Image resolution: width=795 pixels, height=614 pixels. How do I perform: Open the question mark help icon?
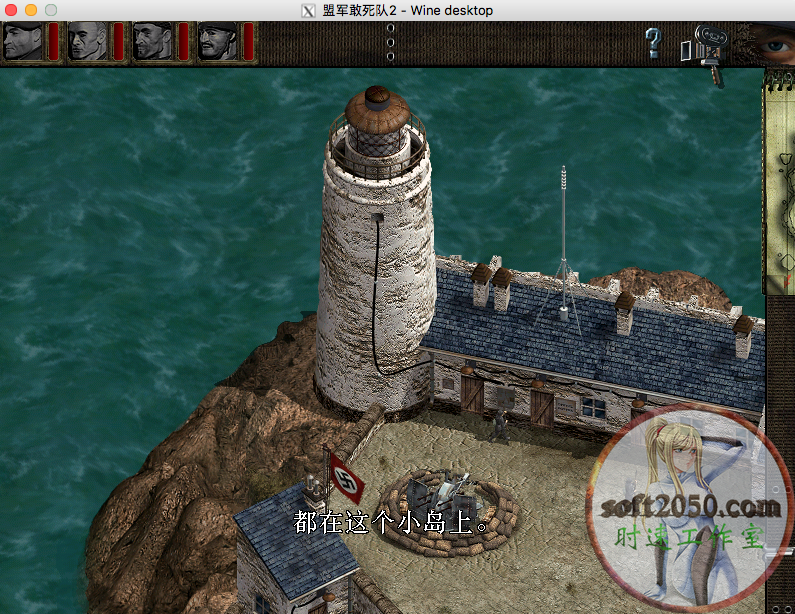click(653, 43)
